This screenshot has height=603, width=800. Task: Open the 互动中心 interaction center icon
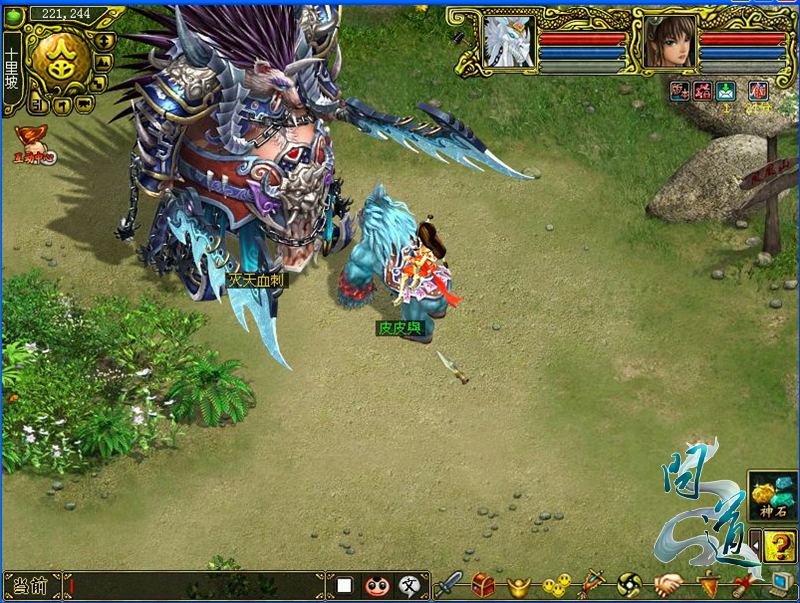(x=33, y=143)
